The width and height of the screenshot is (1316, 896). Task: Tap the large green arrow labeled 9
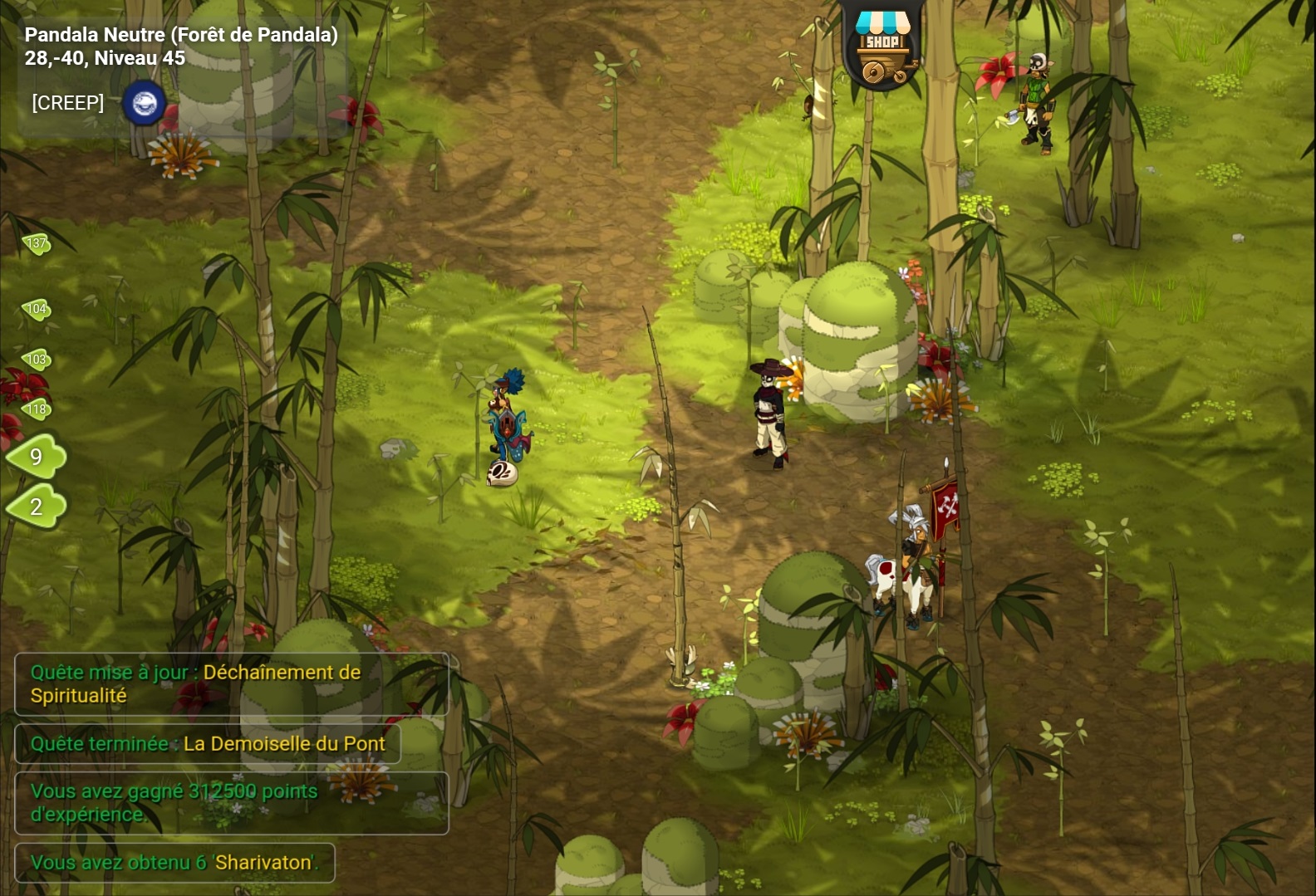coord(37,457)
